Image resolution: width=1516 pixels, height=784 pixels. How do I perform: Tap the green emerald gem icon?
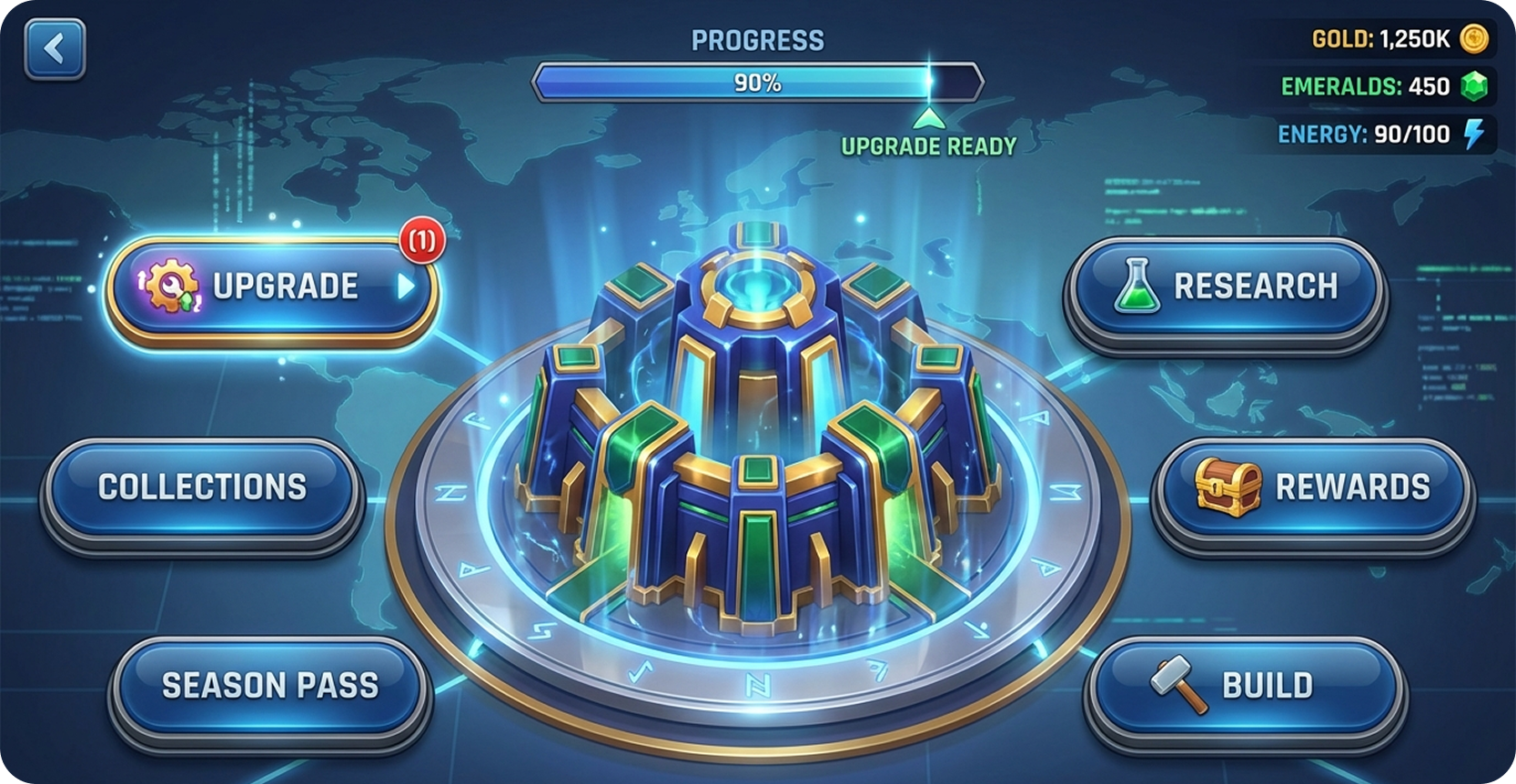1474,86
